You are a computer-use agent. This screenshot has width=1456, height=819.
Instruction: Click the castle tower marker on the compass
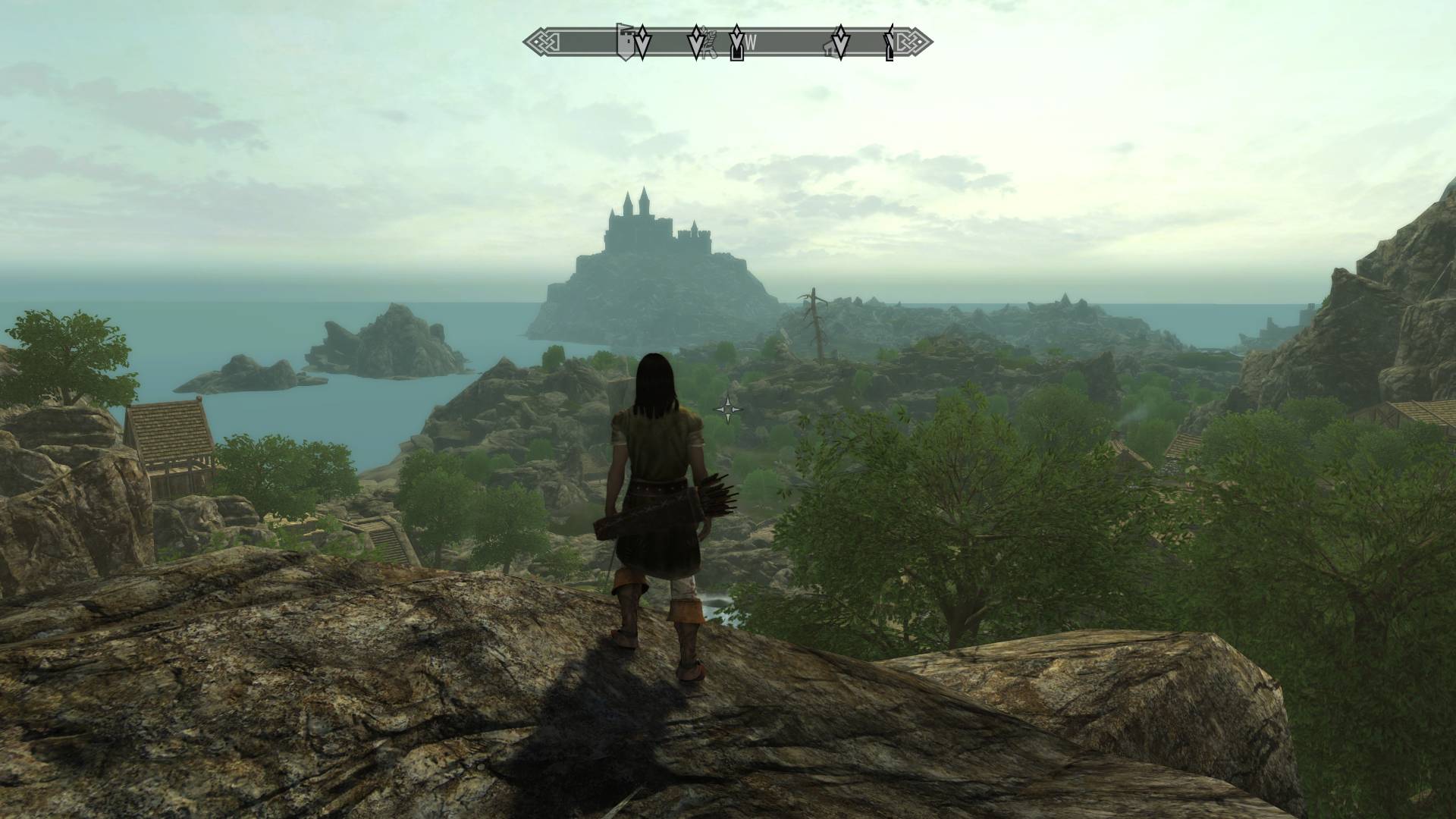pyautogui.click(x=626, y=43)
